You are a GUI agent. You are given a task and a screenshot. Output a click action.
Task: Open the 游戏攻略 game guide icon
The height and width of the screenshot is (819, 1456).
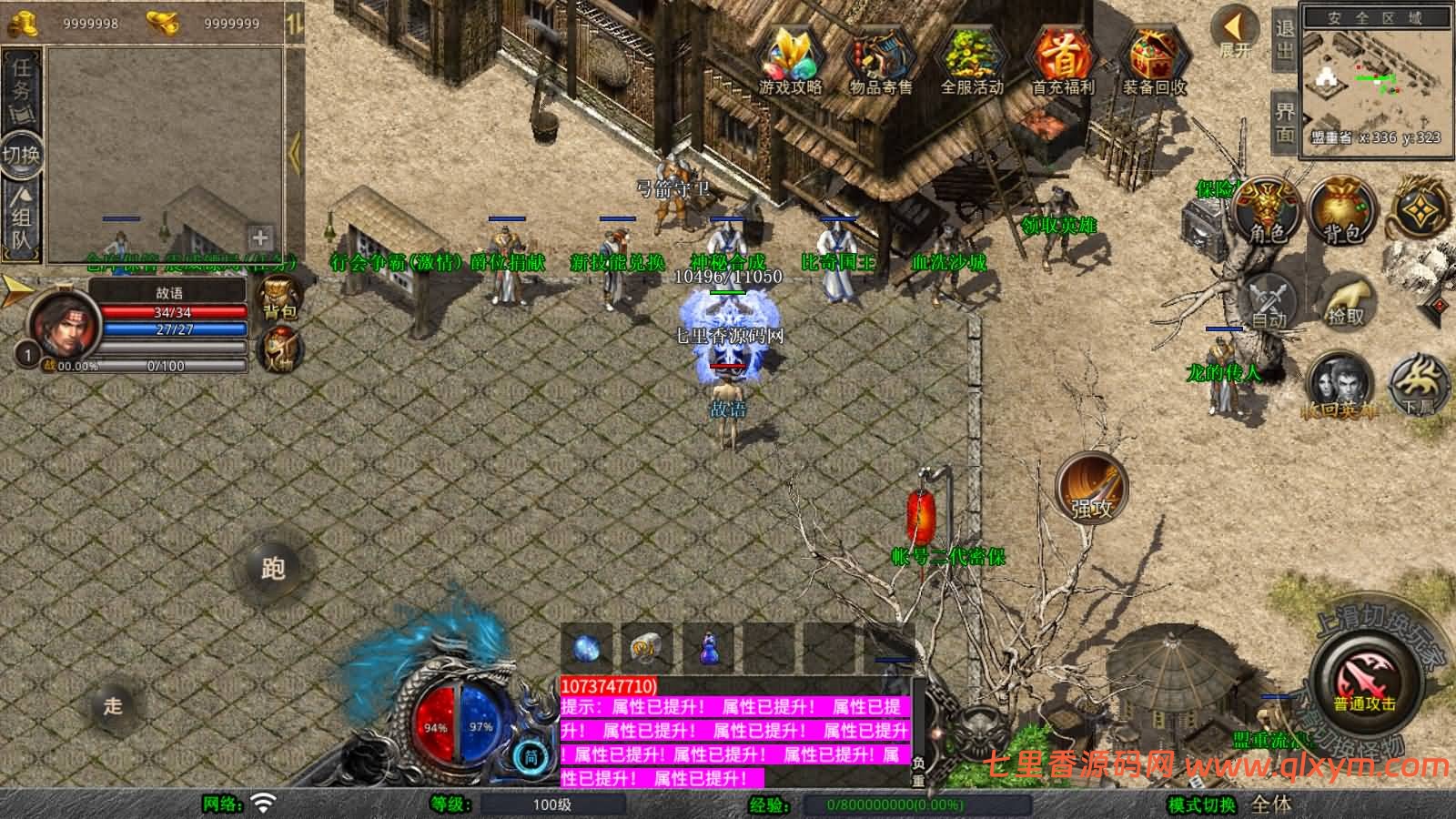tap(790, 59)
